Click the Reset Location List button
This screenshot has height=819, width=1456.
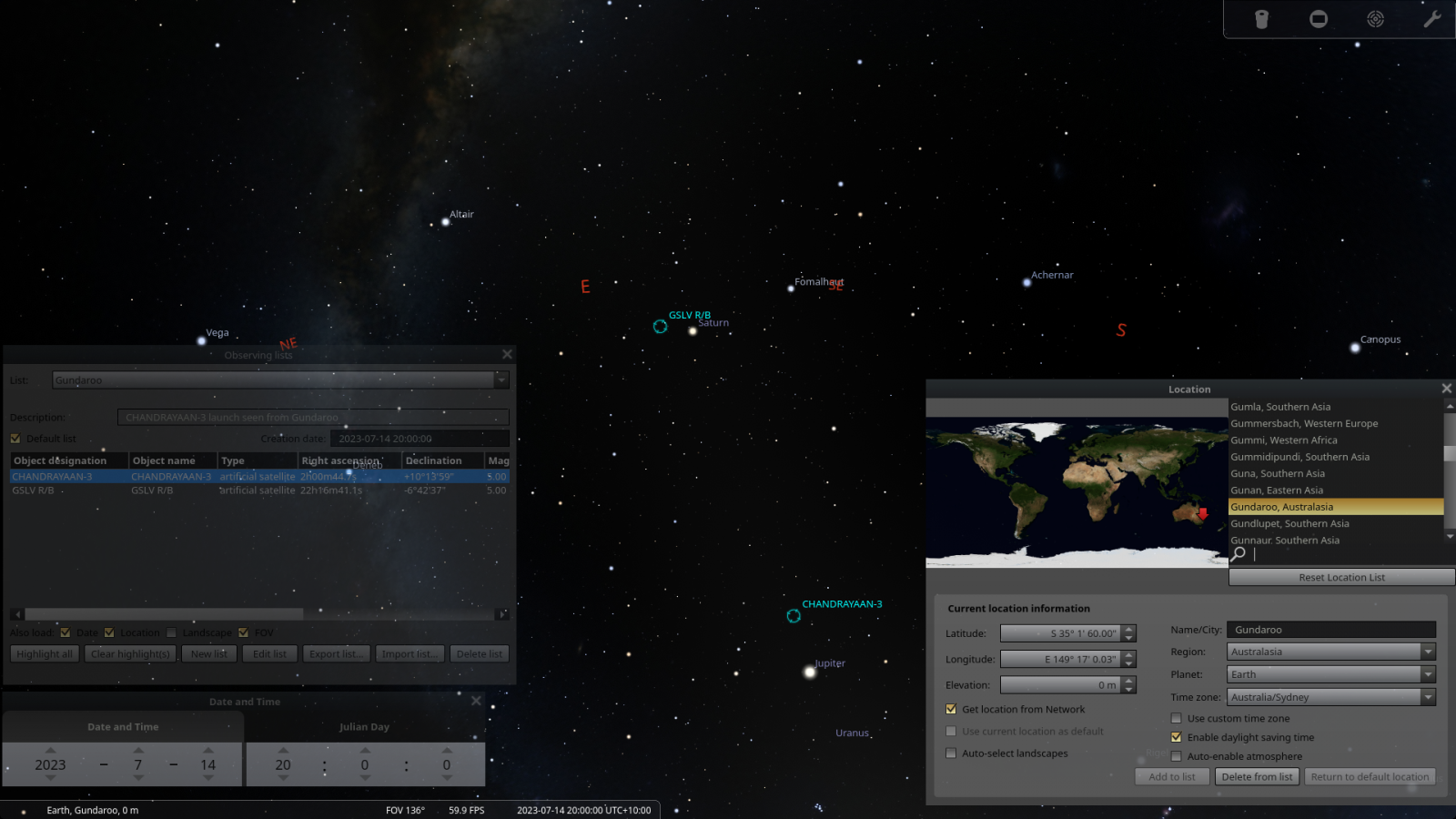point(1341,577)
